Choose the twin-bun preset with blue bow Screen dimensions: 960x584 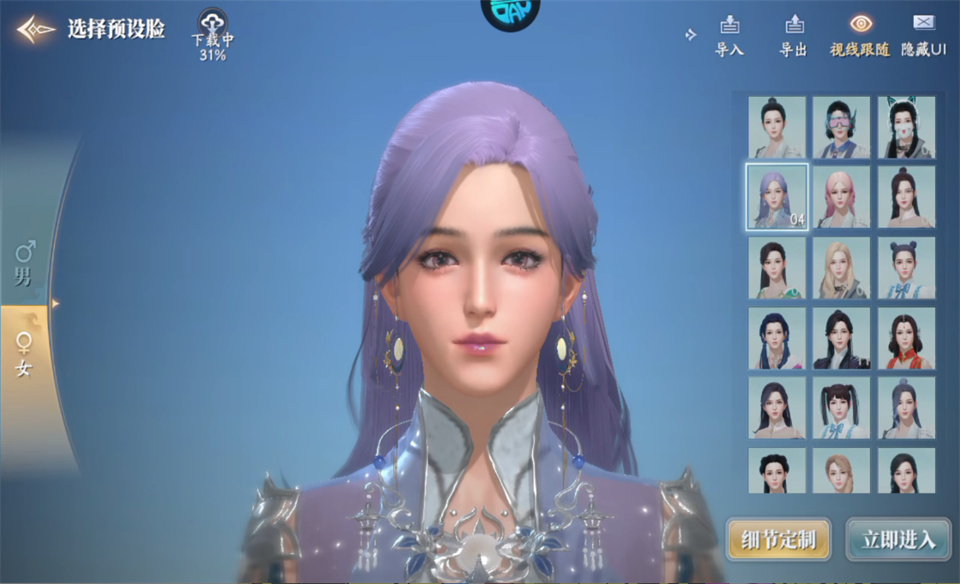click(906, 268)
